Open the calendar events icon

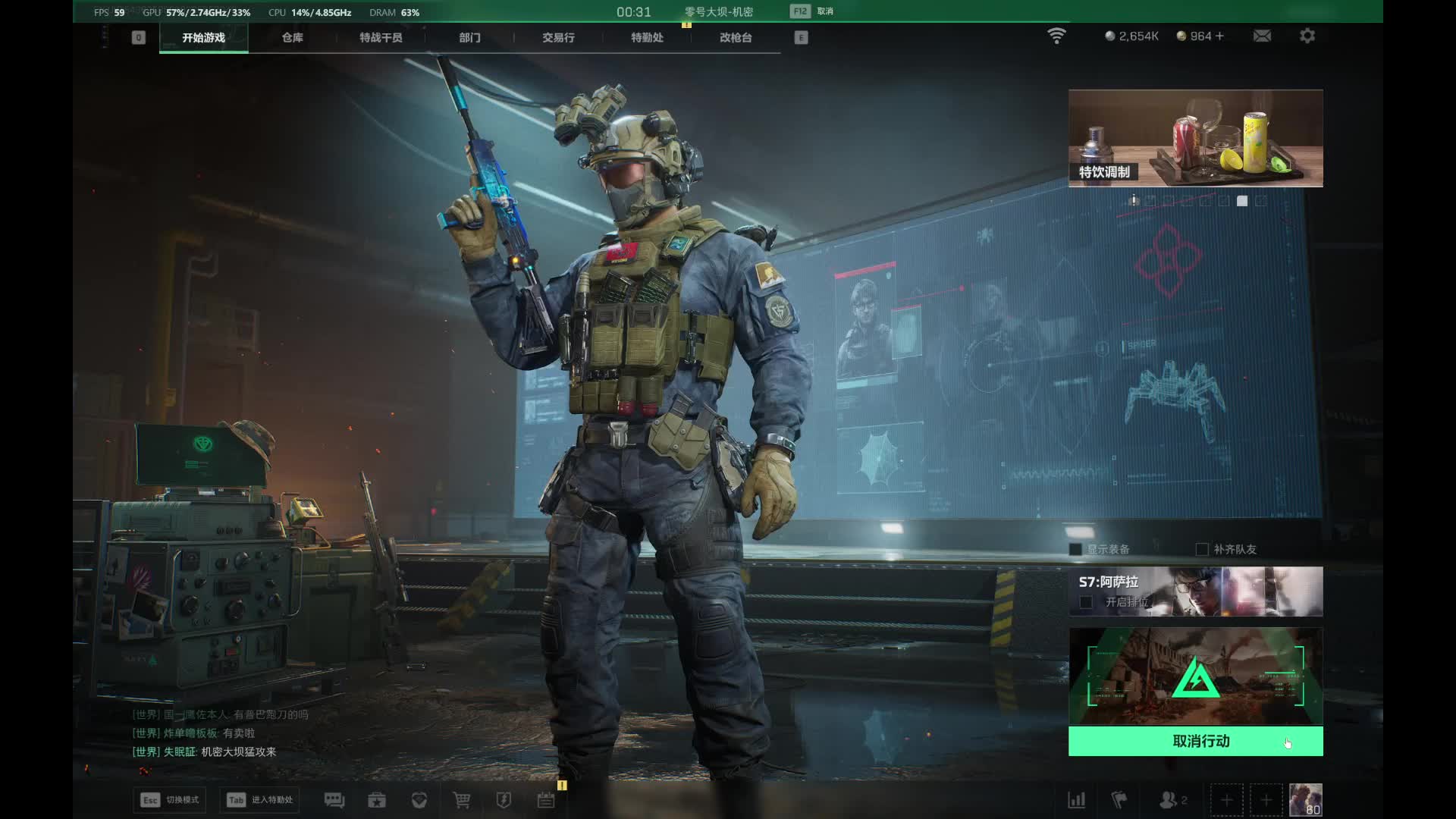tap(546, 800)
